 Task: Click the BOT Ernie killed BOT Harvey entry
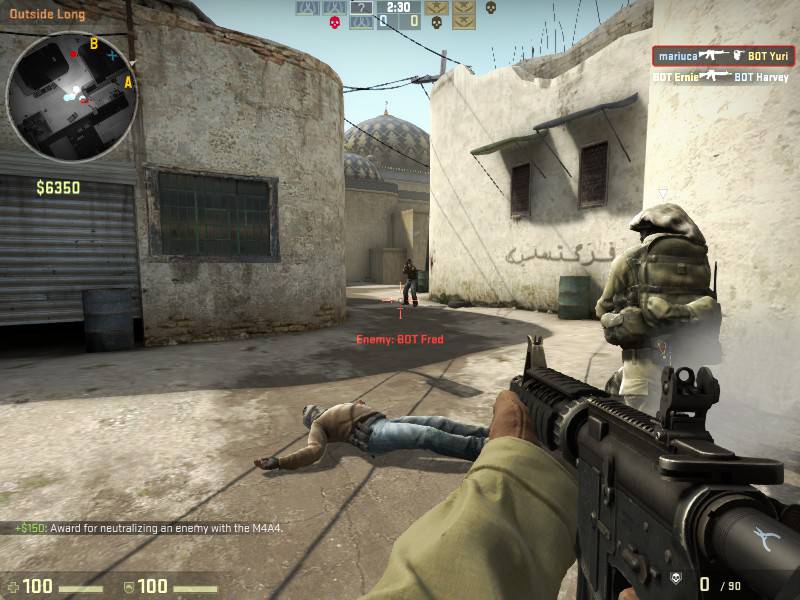(720, 76)
